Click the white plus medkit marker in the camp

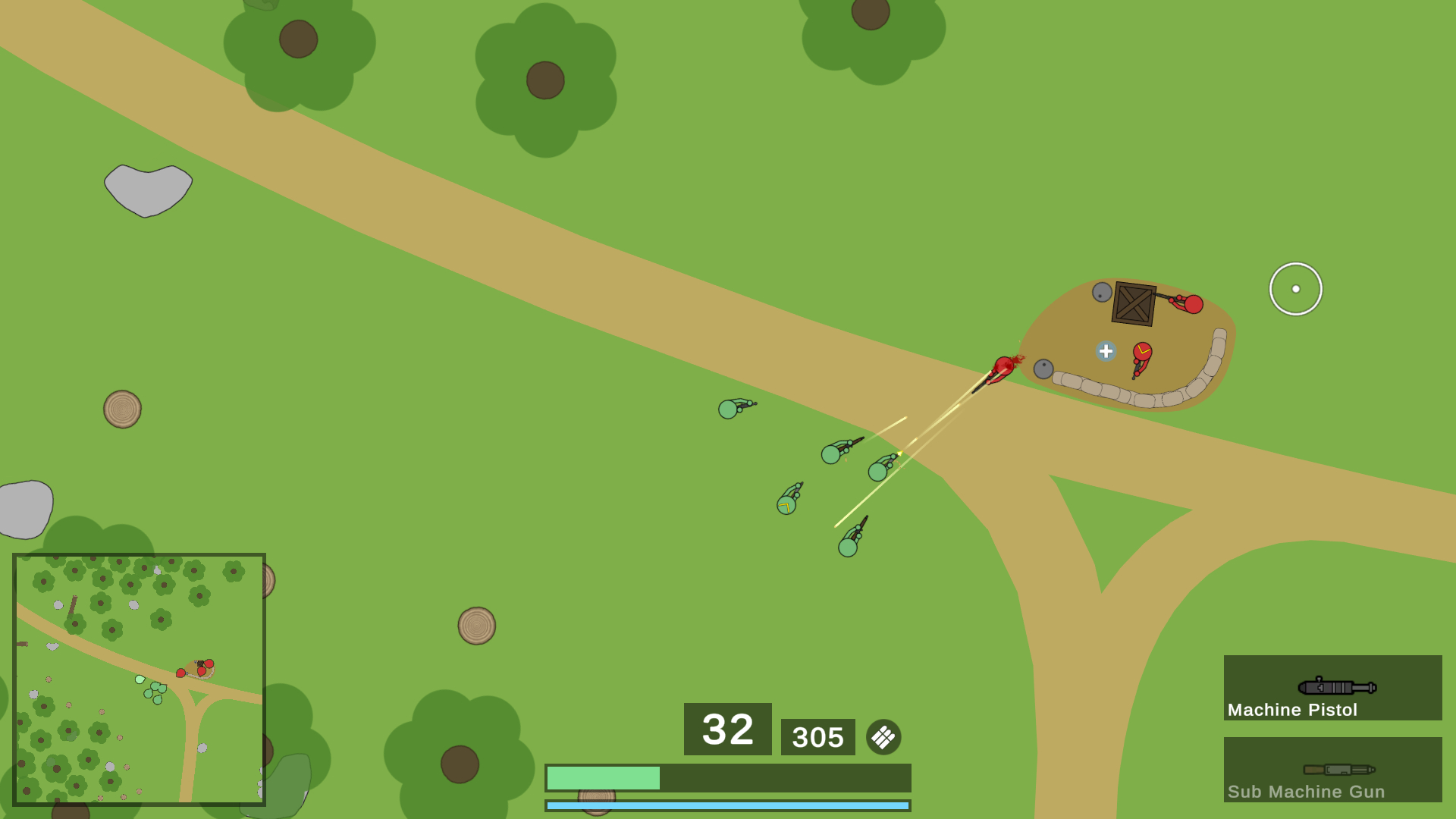click(1105, 351)
